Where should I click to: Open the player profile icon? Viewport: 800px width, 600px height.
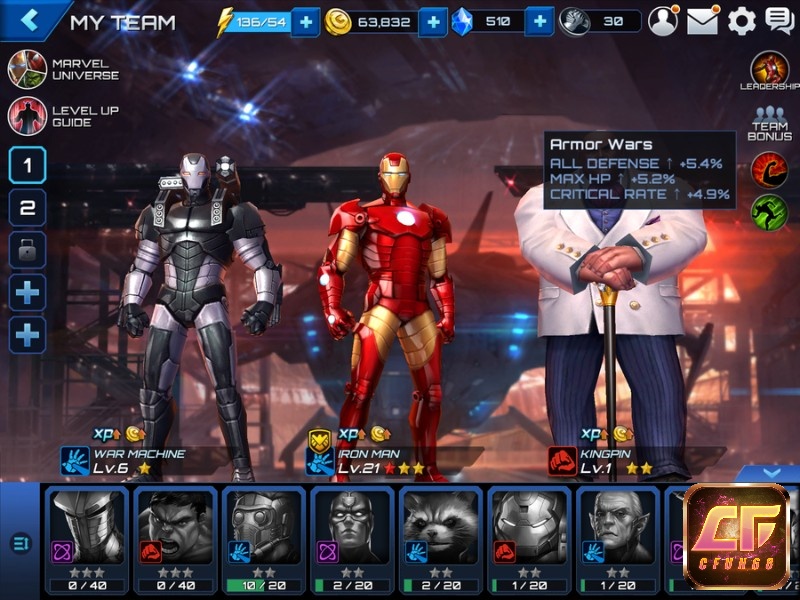[x=662, y=21]
